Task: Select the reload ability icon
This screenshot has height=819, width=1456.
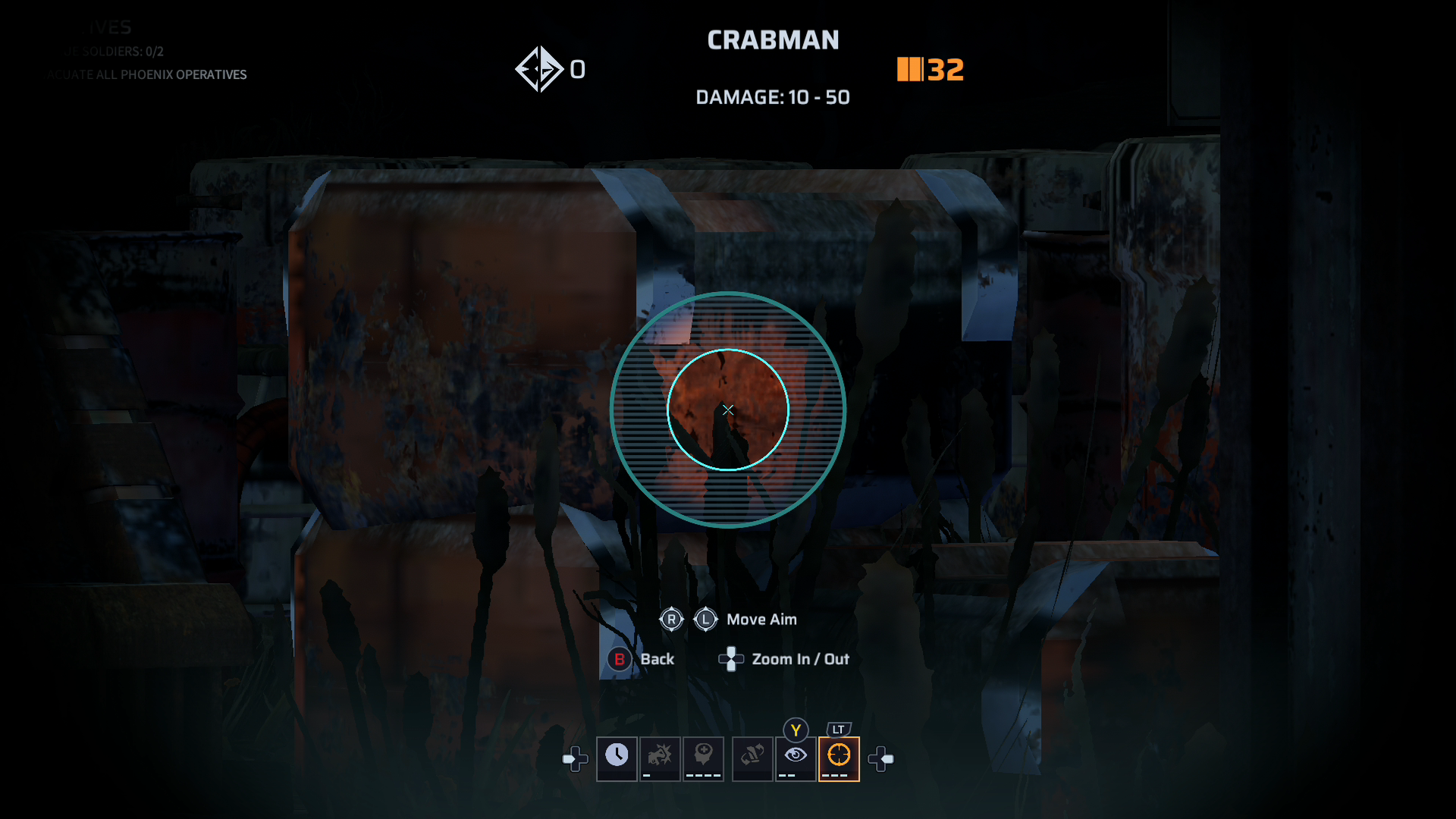Action: pos(752,758)
